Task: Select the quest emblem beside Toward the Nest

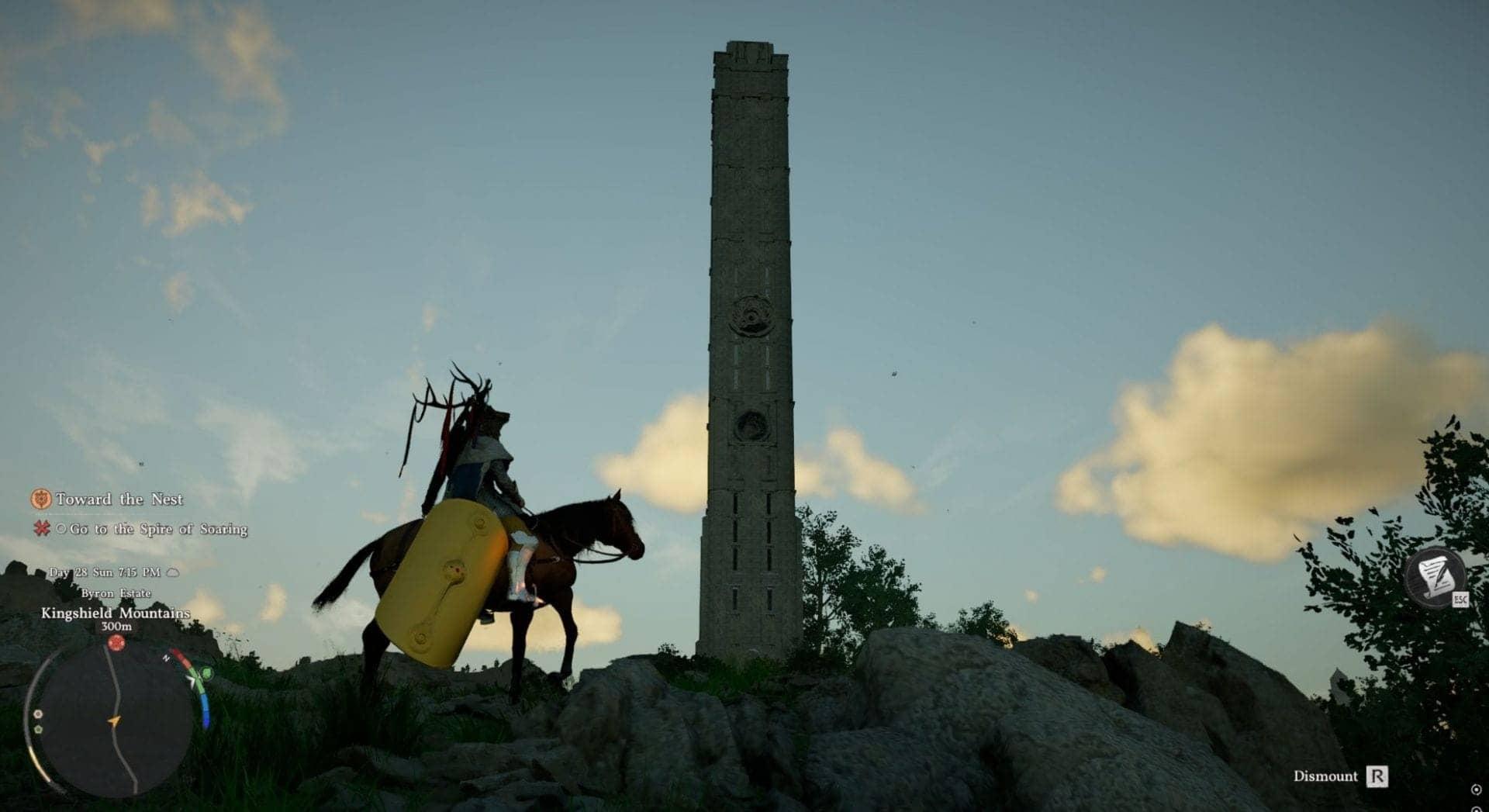Action: tap(41, 500)
